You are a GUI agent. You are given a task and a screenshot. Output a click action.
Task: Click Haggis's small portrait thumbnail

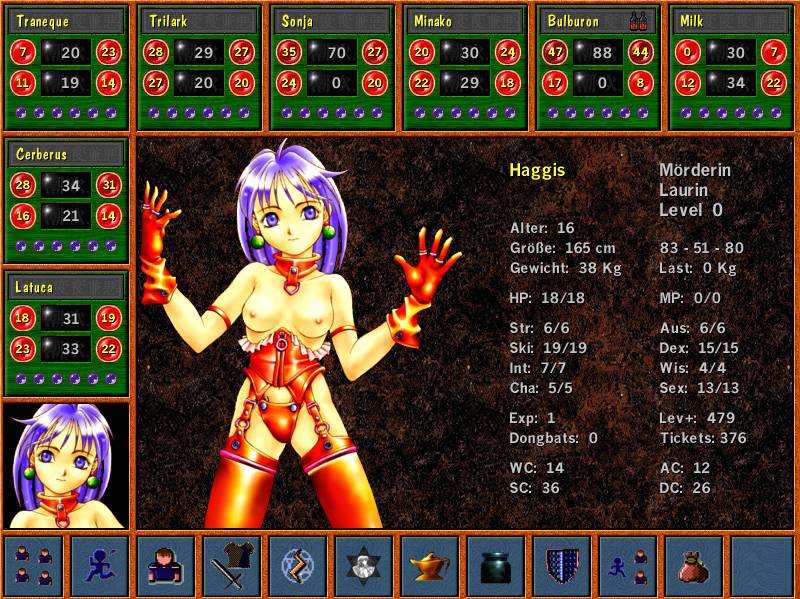click(67, 465)
